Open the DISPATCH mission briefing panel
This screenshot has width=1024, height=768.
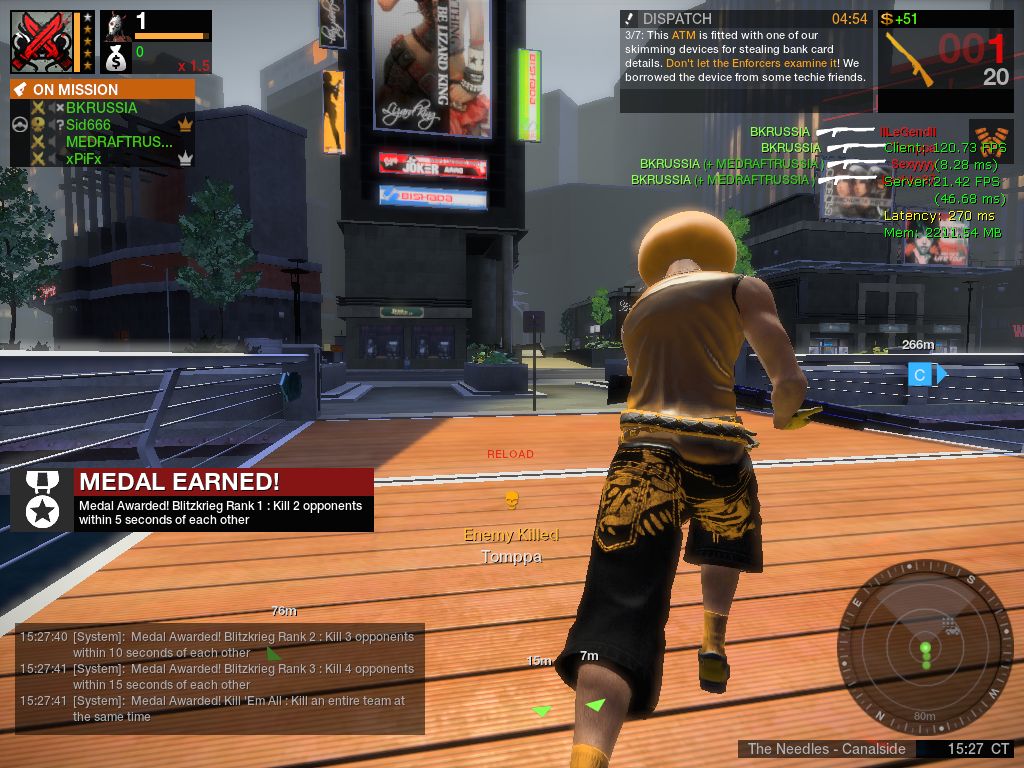(745, 60)
